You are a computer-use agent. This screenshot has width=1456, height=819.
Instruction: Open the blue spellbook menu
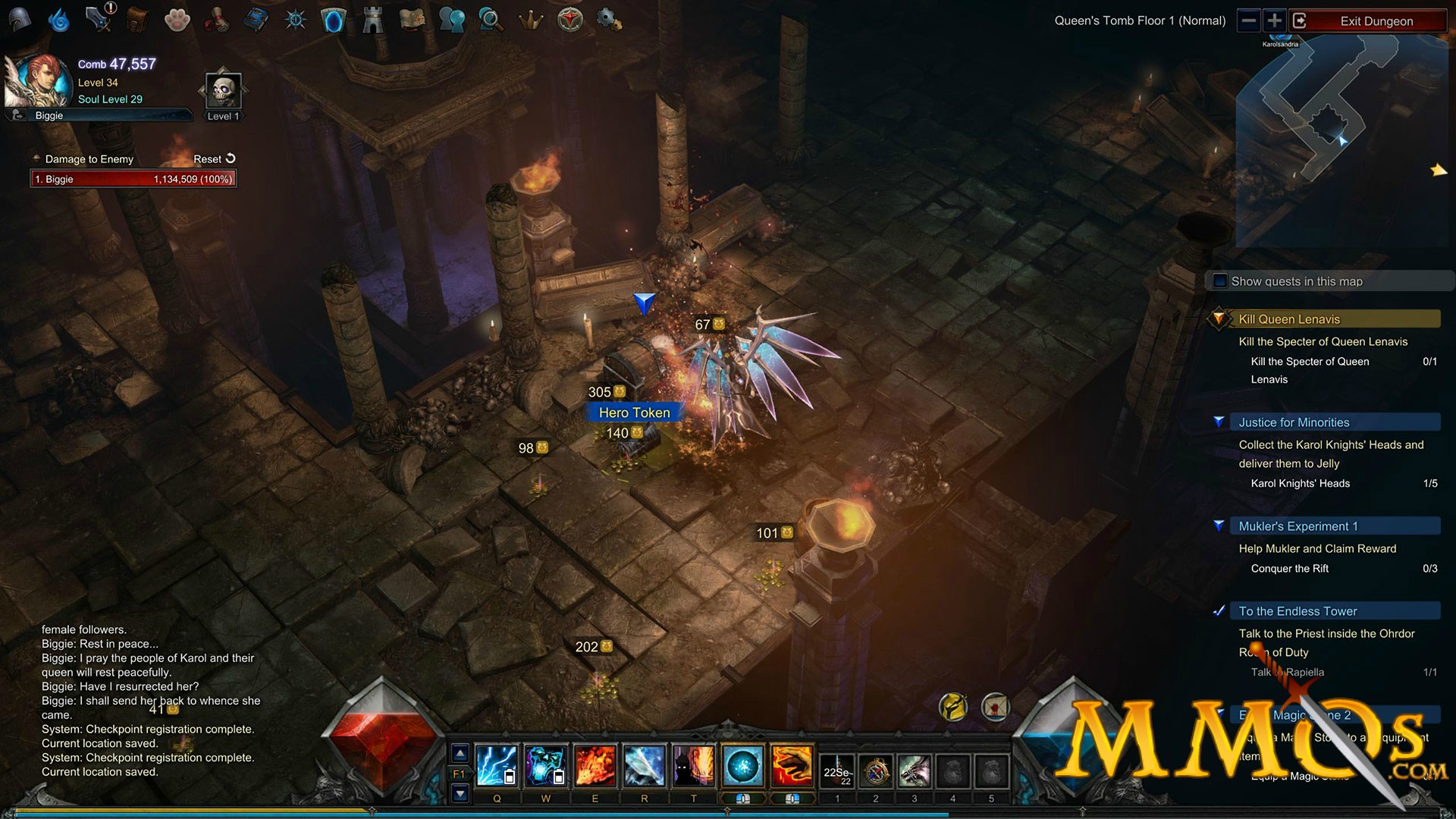[x=256, y=20]
